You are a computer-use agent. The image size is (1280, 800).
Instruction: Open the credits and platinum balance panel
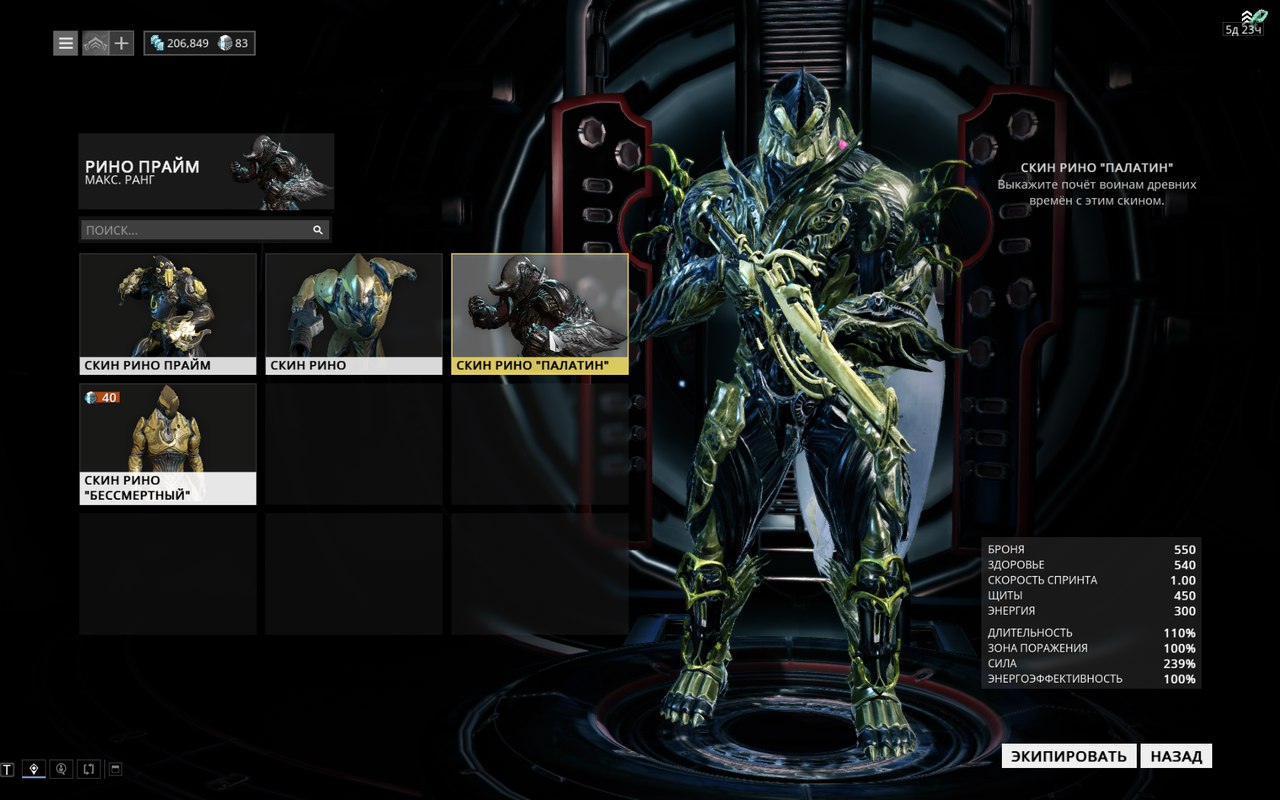pyautogui.click(x=199, y=43)
